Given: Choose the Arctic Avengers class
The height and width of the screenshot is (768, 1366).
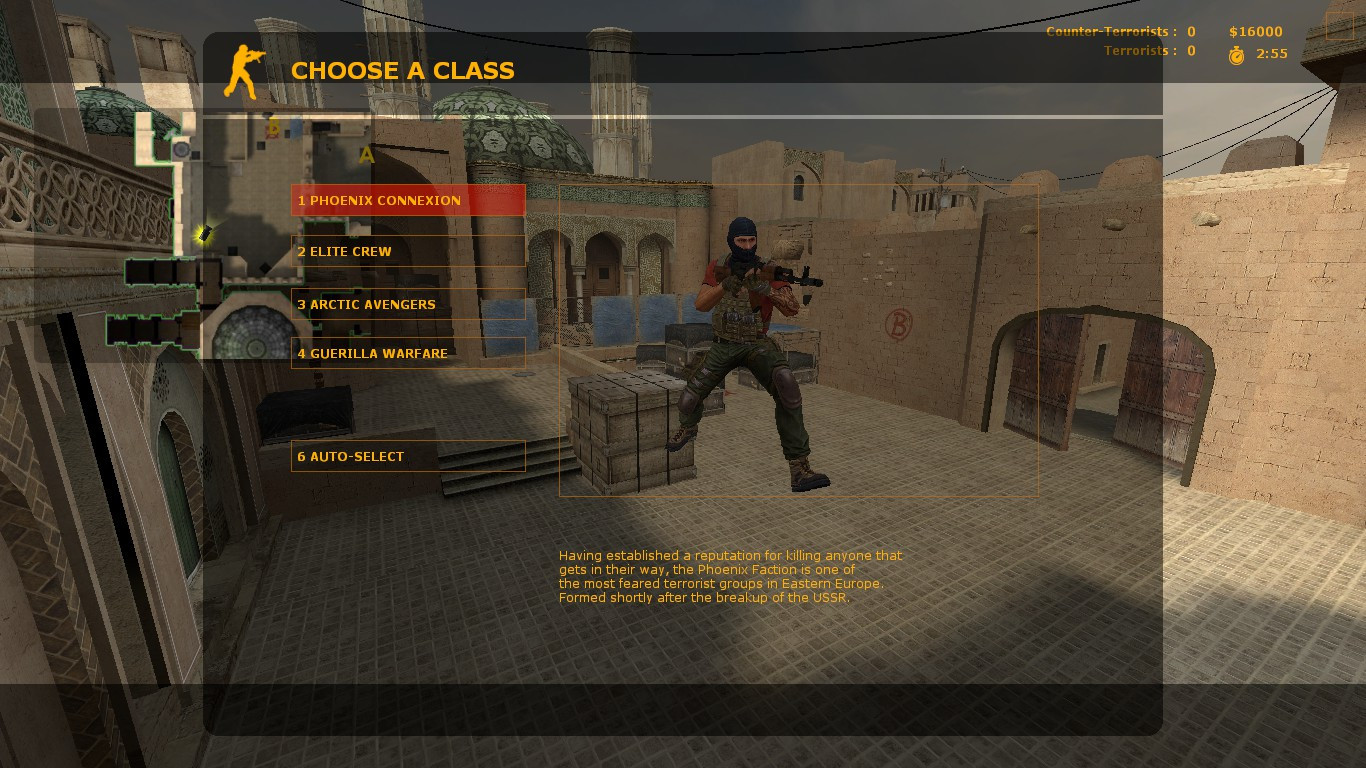Looking at the screenshot, I should click(407, 305).
